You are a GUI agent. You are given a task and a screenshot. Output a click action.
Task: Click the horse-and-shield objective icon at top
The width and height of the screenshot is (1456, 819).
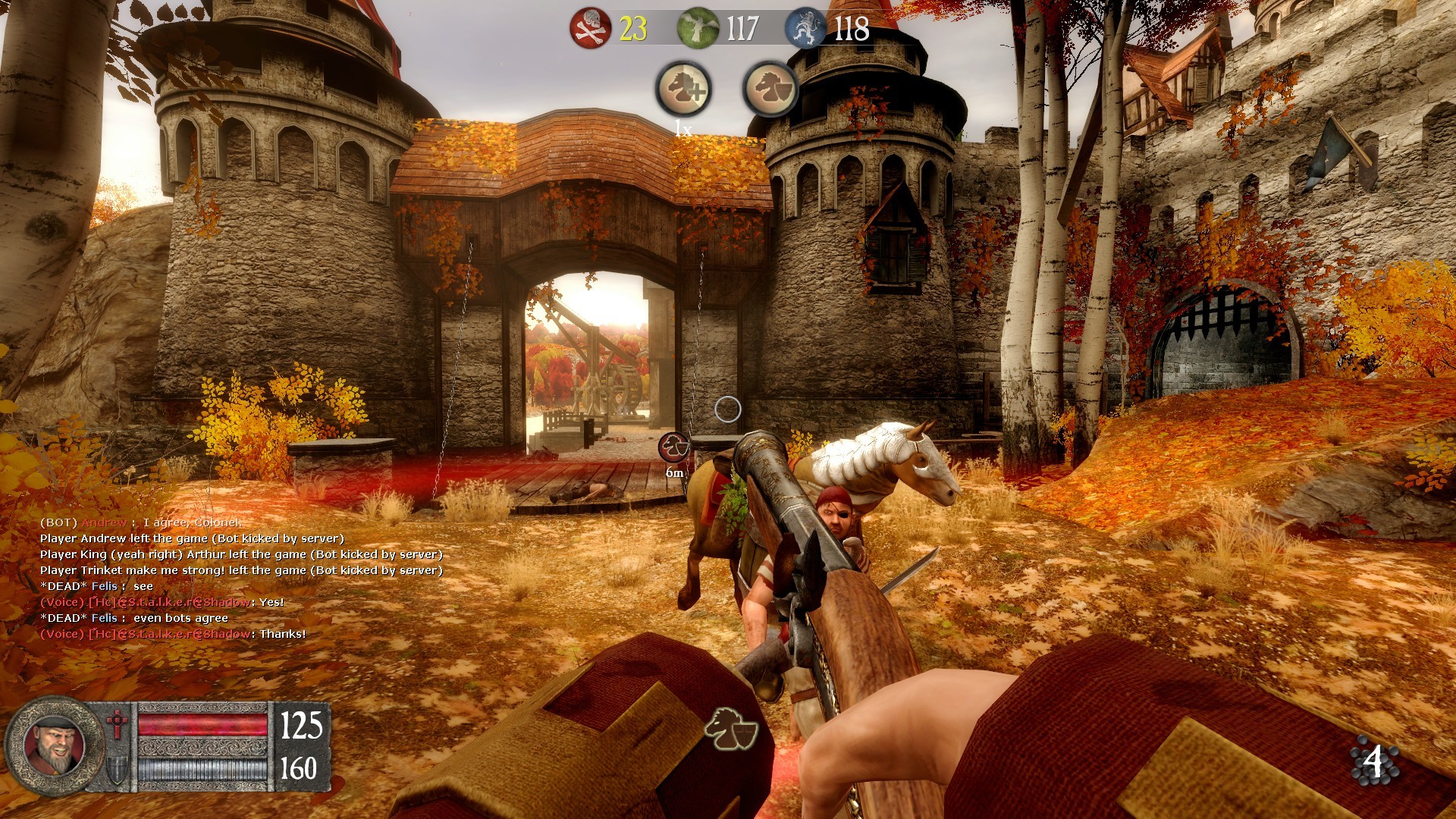coord(770,89)
